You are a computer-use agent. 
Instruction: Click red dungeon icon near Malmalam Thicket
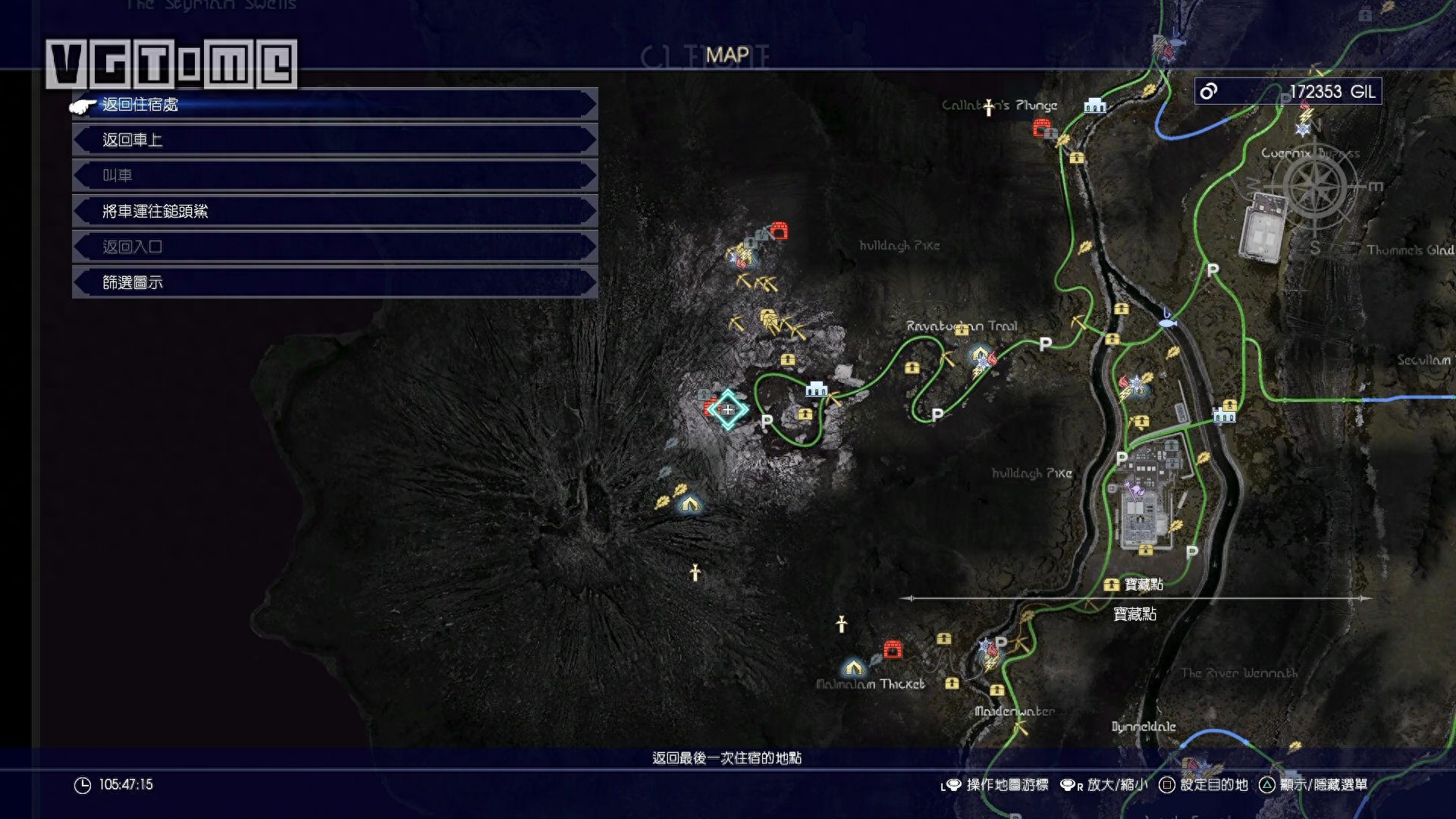893,649
